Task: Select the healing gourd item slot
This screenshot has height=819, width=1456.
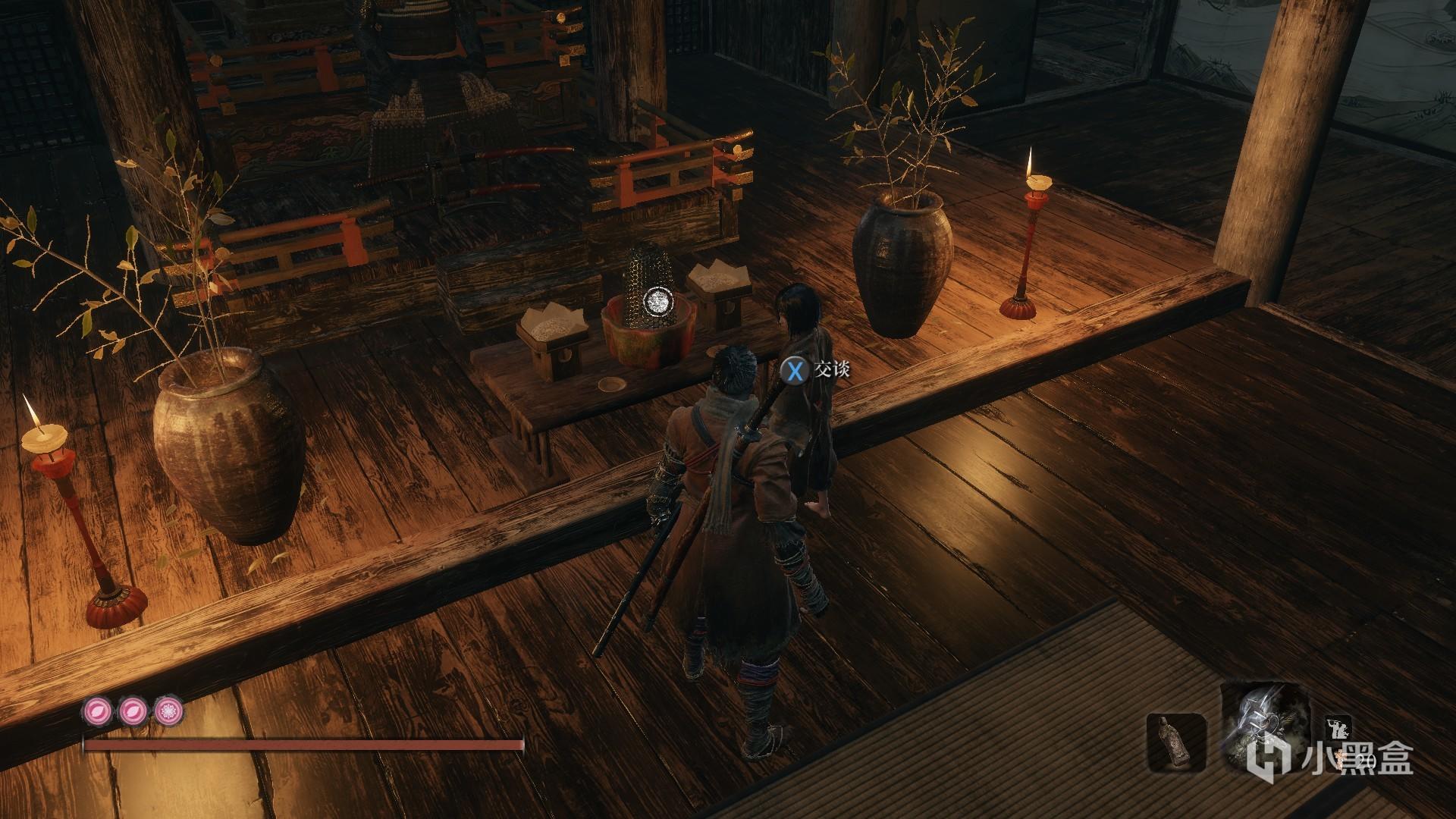Action: (1175, 746)
